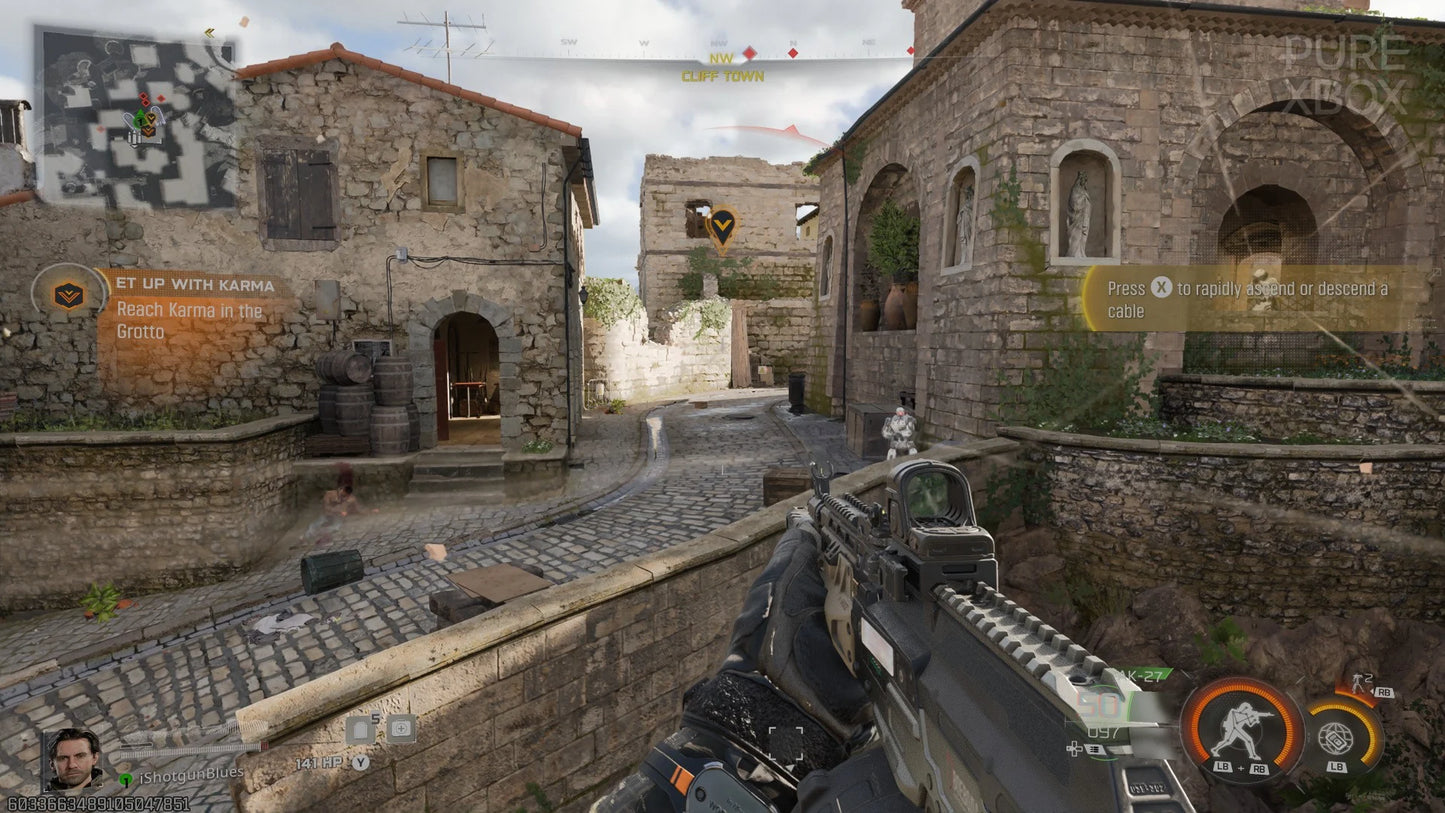Click the LB tactical ability globe icon

pyautogui.click(x=1337, y=737)
